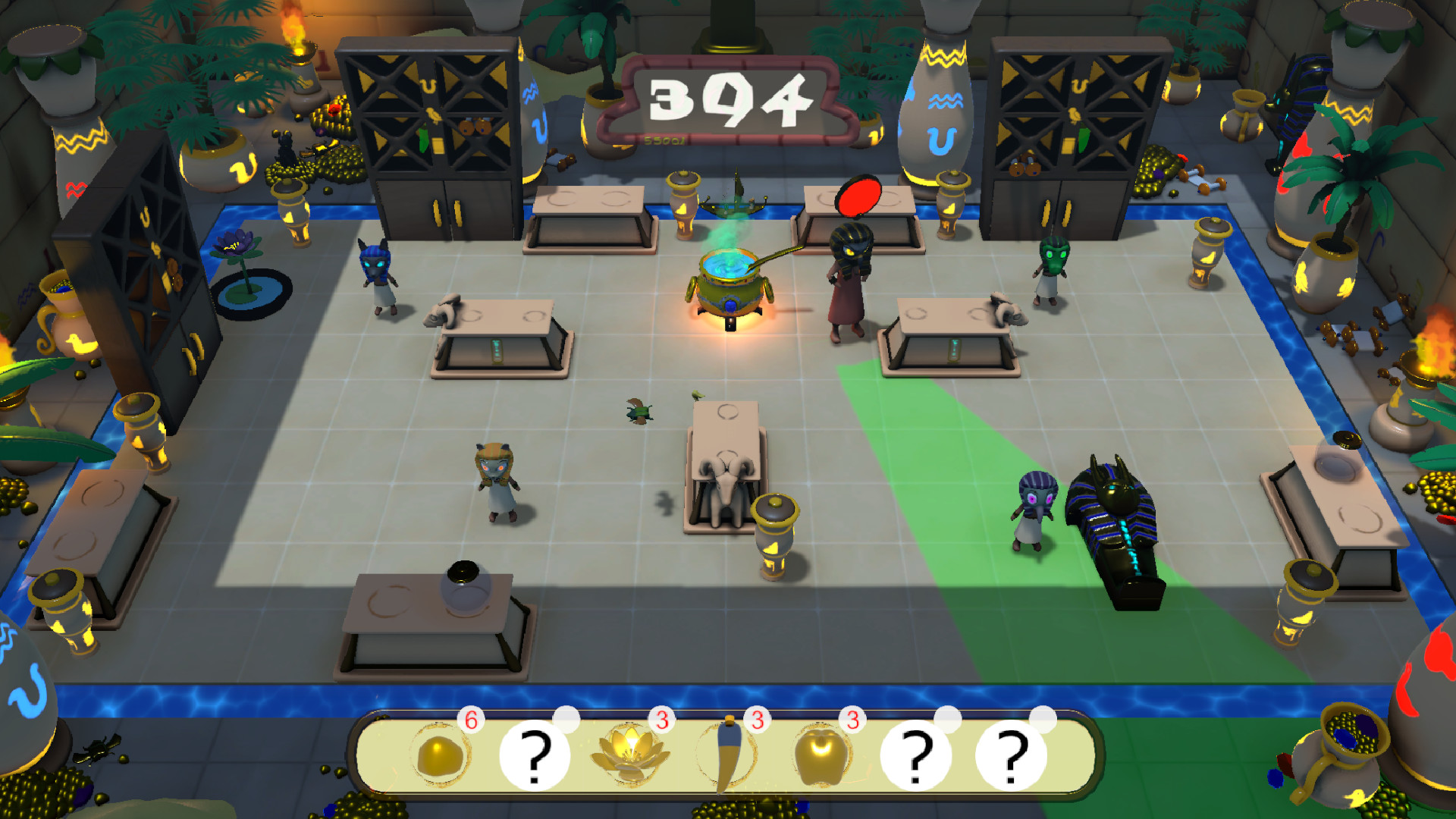
Task: Click the golden apple ingredient icon
Action: pyautogui.click(x=823, y=755)
